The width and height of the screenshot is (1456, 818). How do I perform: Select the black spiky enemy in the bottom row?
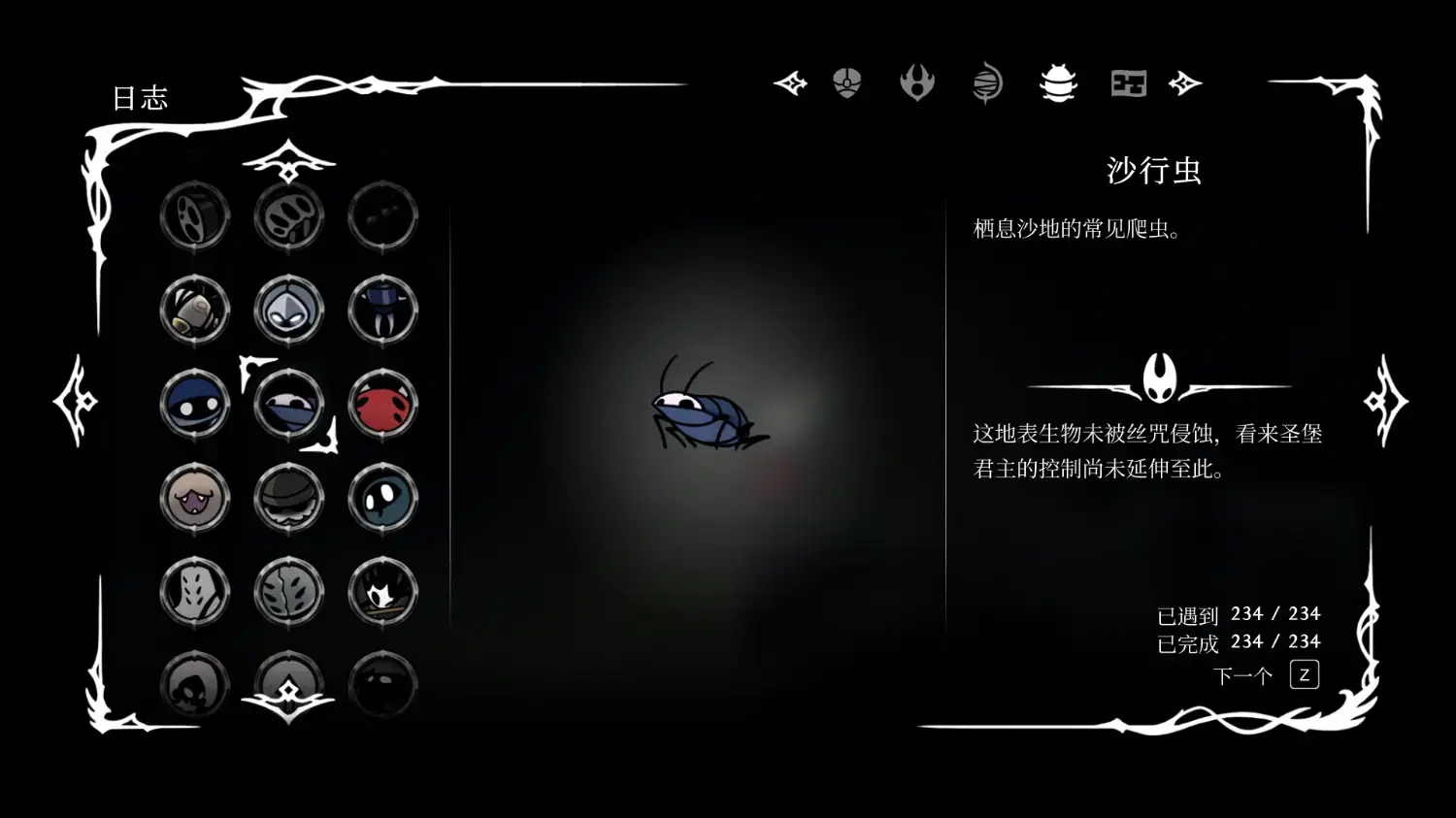click(x=383, y=592)
